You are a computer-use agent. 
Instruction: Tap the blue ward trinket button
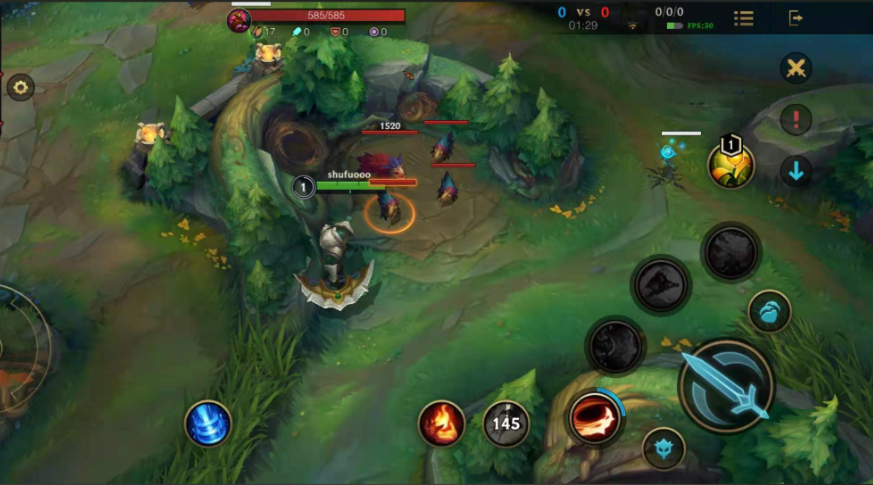coord(769,312)
